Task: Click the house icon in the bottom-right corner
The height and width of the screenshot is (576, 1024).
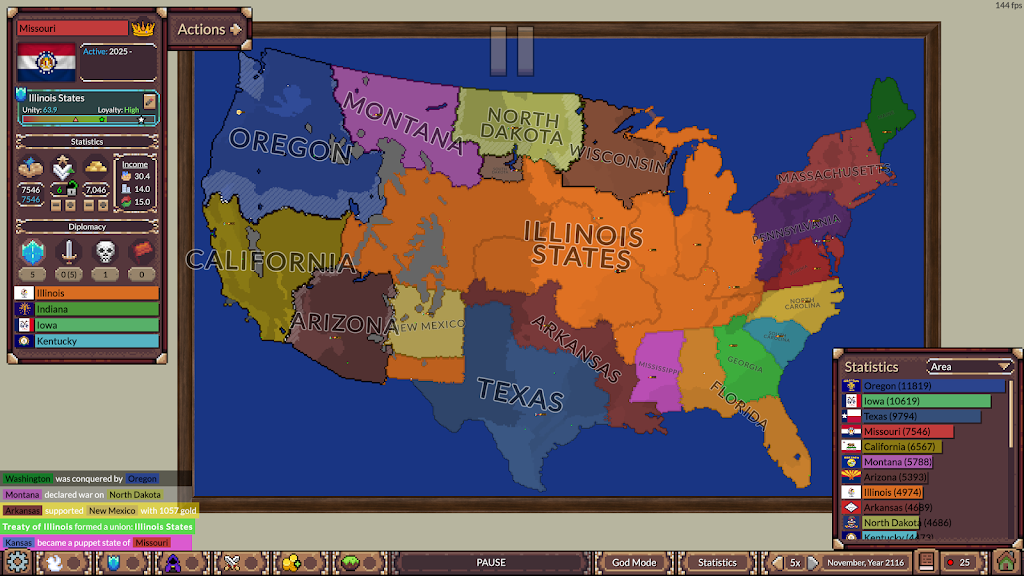Action: point(1005,562)
